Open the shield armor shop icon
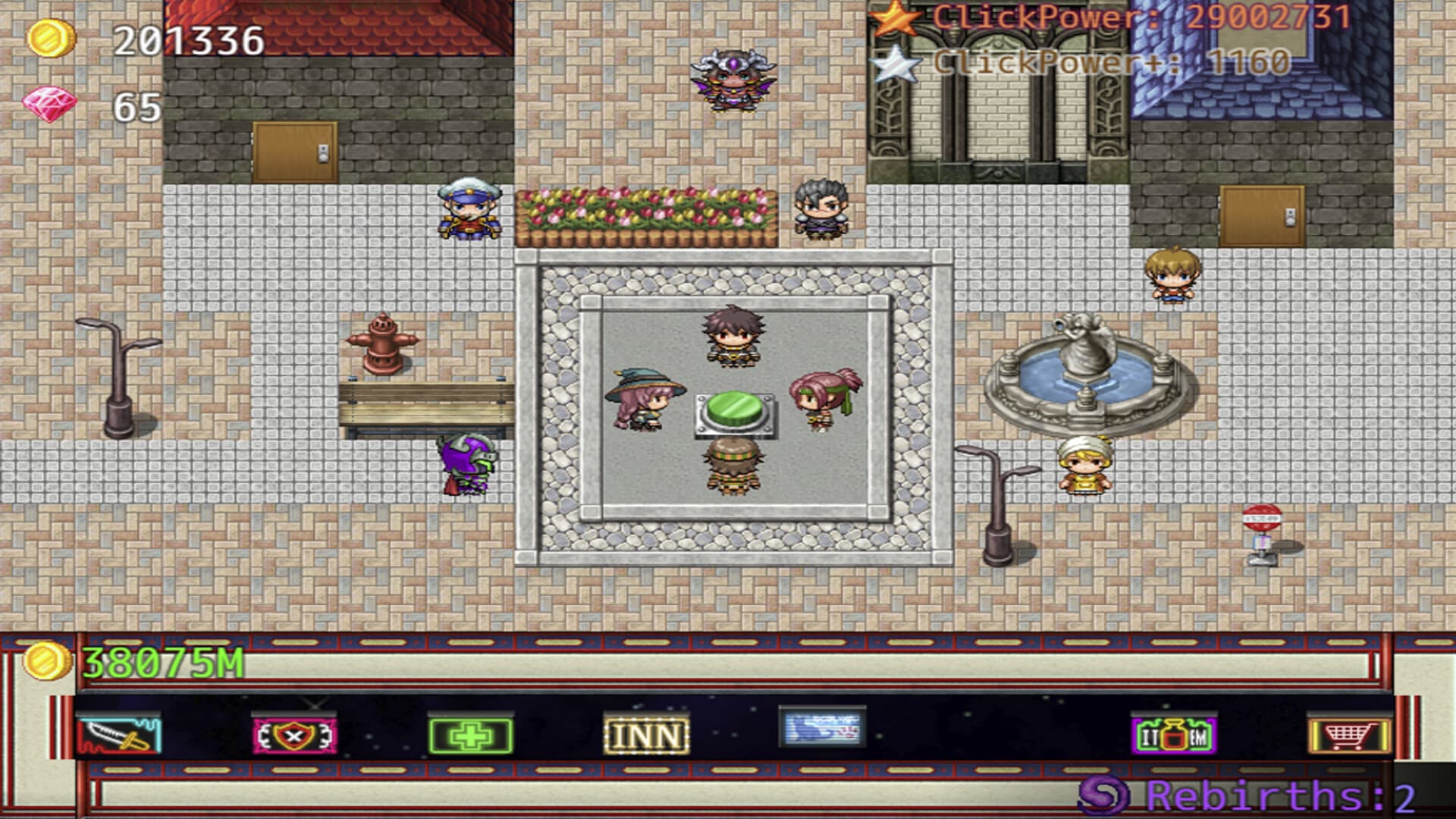The height and width of the screenshot is (819, 1456). click(292, 734)
